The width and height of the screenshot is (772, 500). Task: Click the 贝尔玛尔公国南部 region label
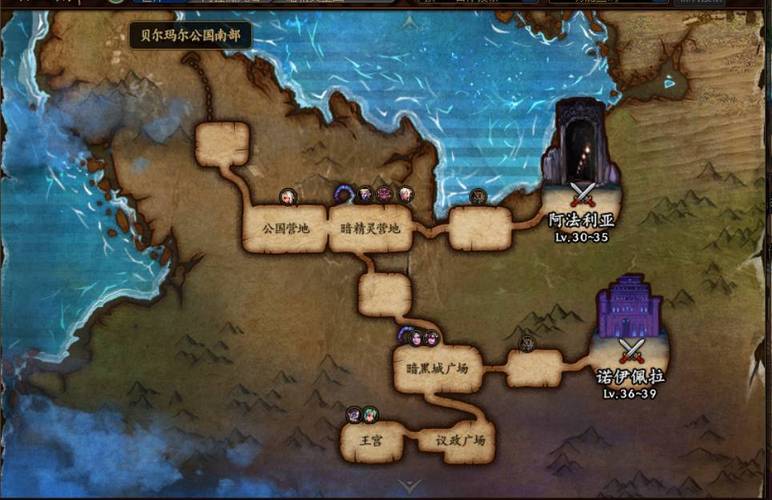click(x=190, y=36)
